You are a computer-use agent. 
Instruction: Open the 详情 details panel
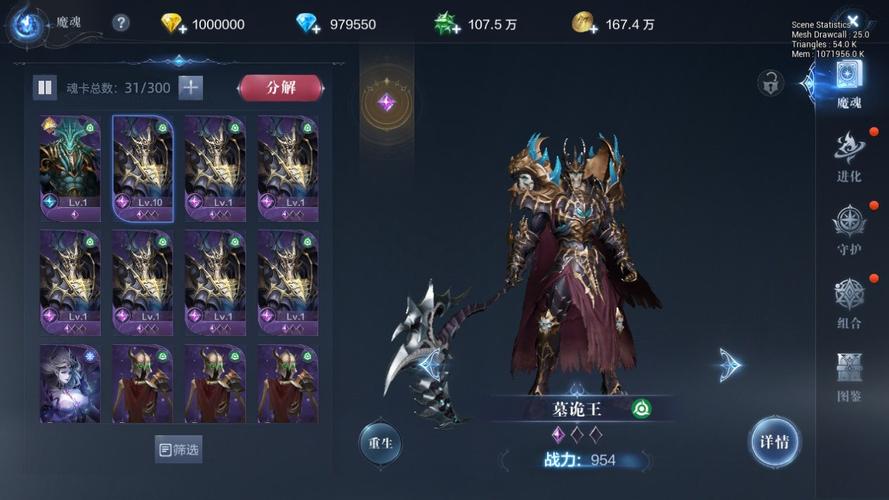(x=774, y=442)
